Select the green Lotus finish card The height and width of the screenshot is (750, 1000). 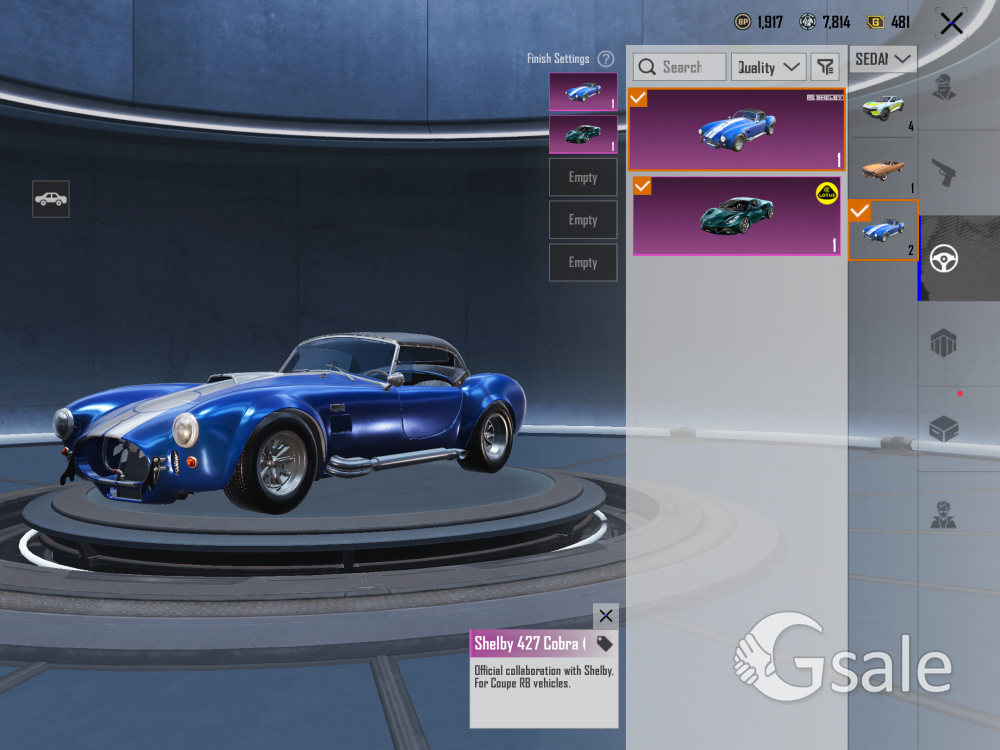click(x=736, y=216)
